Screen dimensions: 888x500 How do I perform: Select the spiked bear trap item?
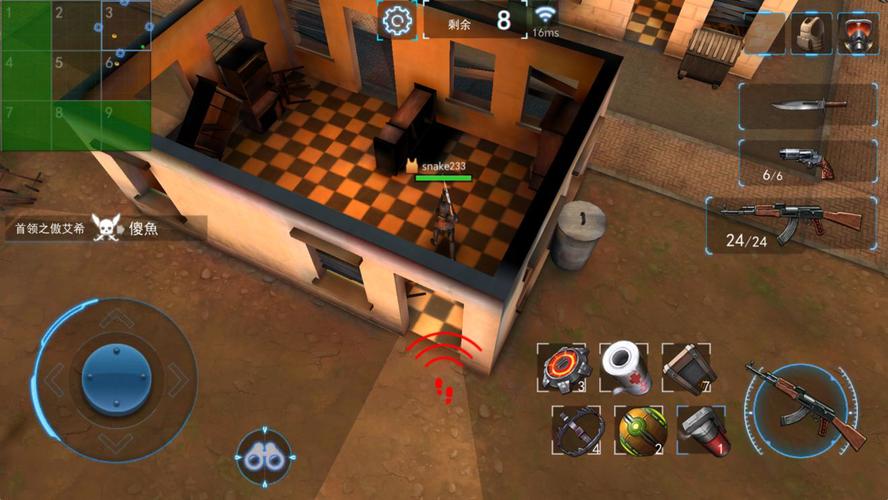[x=575, y=431]
